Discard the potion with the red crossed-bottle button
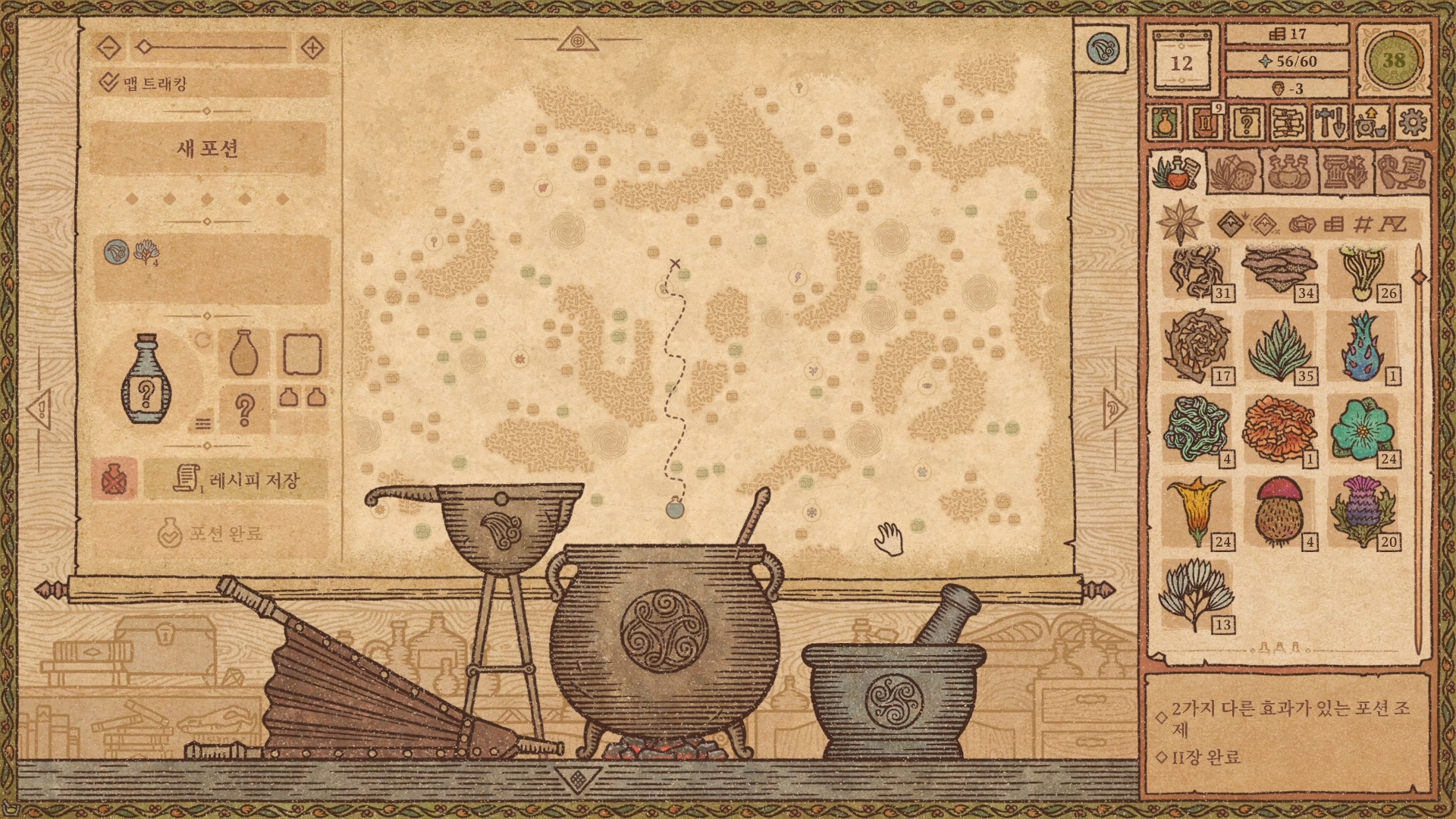Screen dimensions: 1456x819 tap(115, 479)
